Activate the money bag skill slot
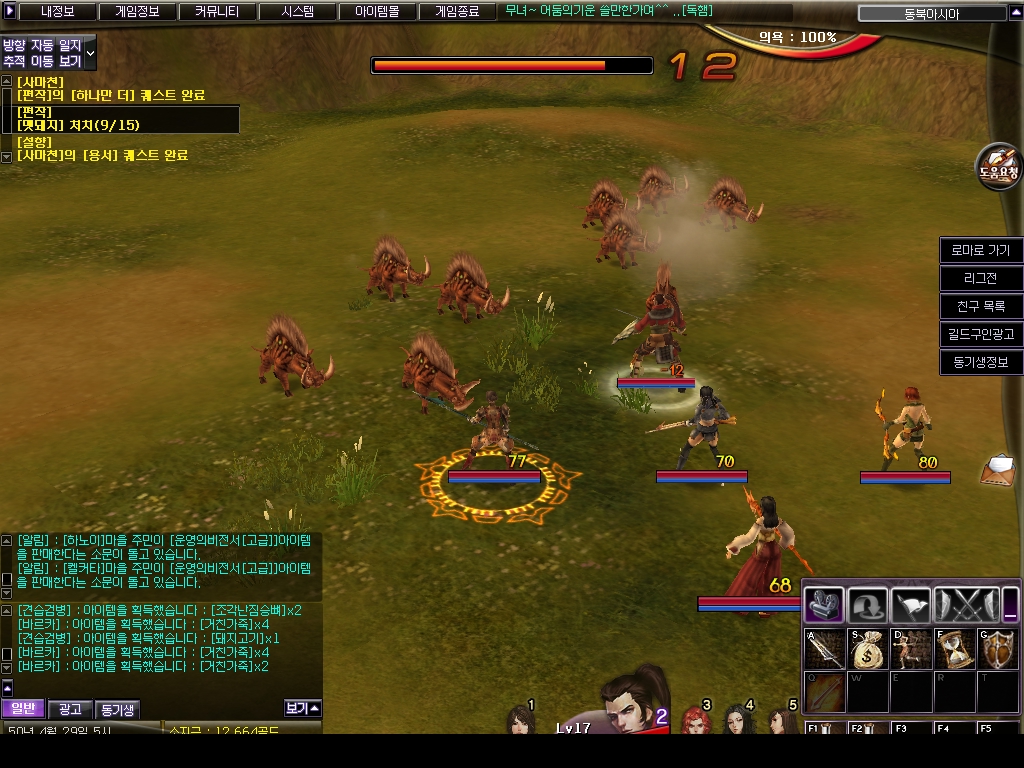1024x768 pixels. 867,649
